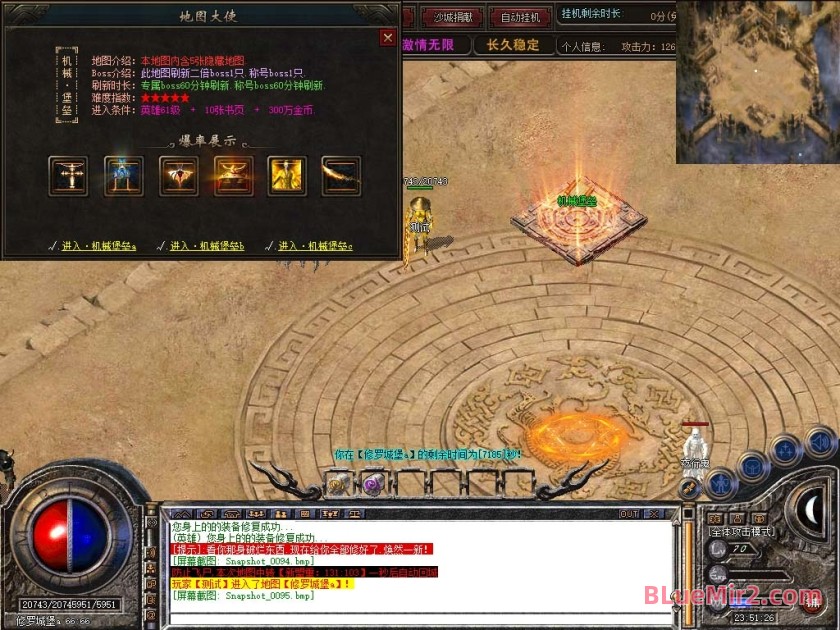Toggle the speaker sound icon
840x630 pixels.
pyautogui.click(x=820, y=440)
